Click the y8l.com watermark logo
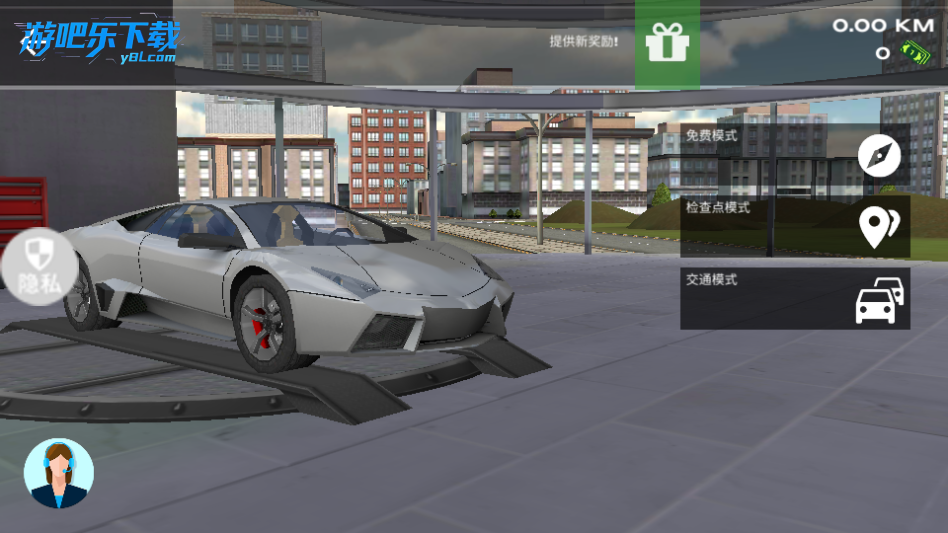This screenshot has width=948, height=533. pyautogui.click(x=98, y=43)
